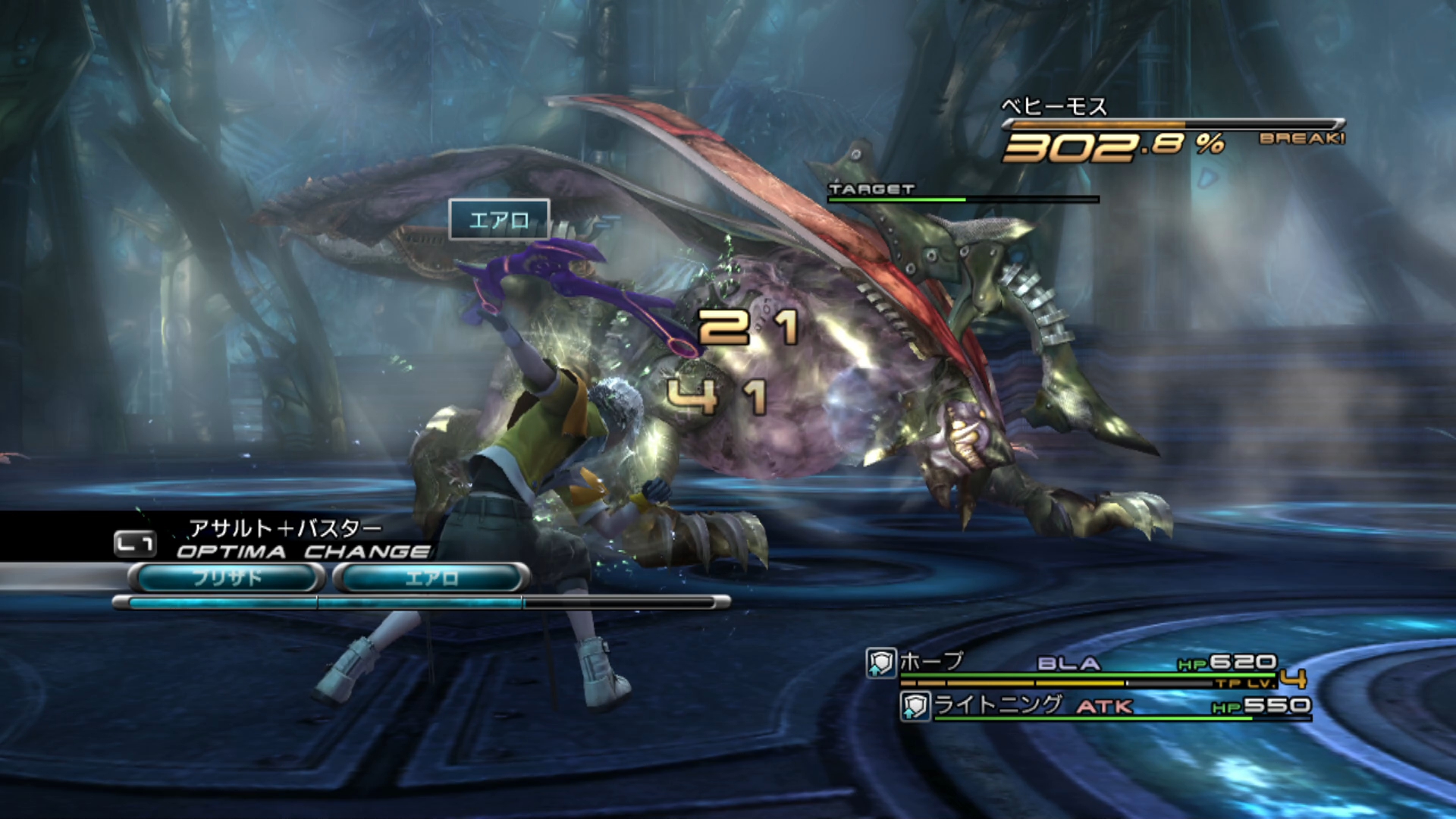Select the queued ブリザド command slot

tap(226, 578)
